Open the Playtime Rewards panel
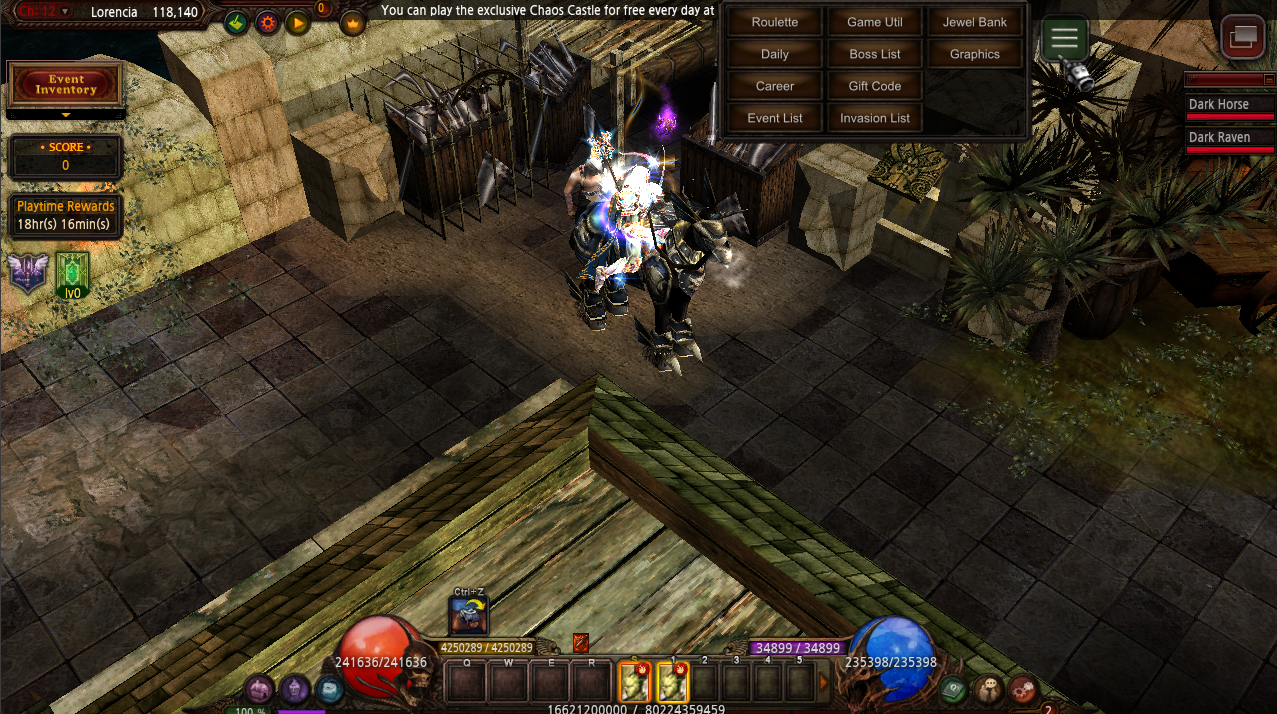The image size is (1277, 714). (66, 215)
